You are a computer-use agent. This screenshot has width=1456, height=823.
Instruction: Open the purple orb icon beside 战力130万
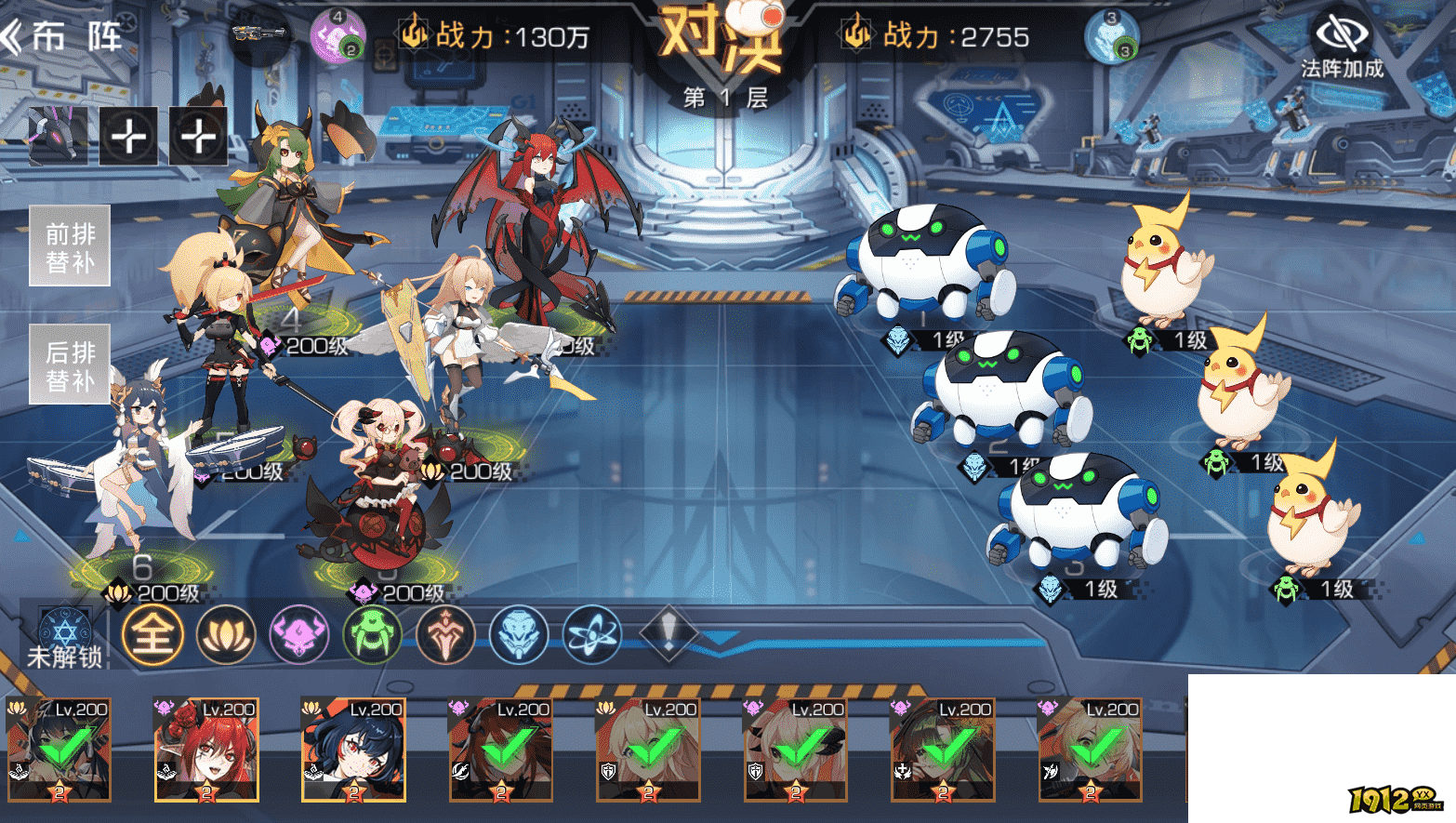(x=338, y=37)
